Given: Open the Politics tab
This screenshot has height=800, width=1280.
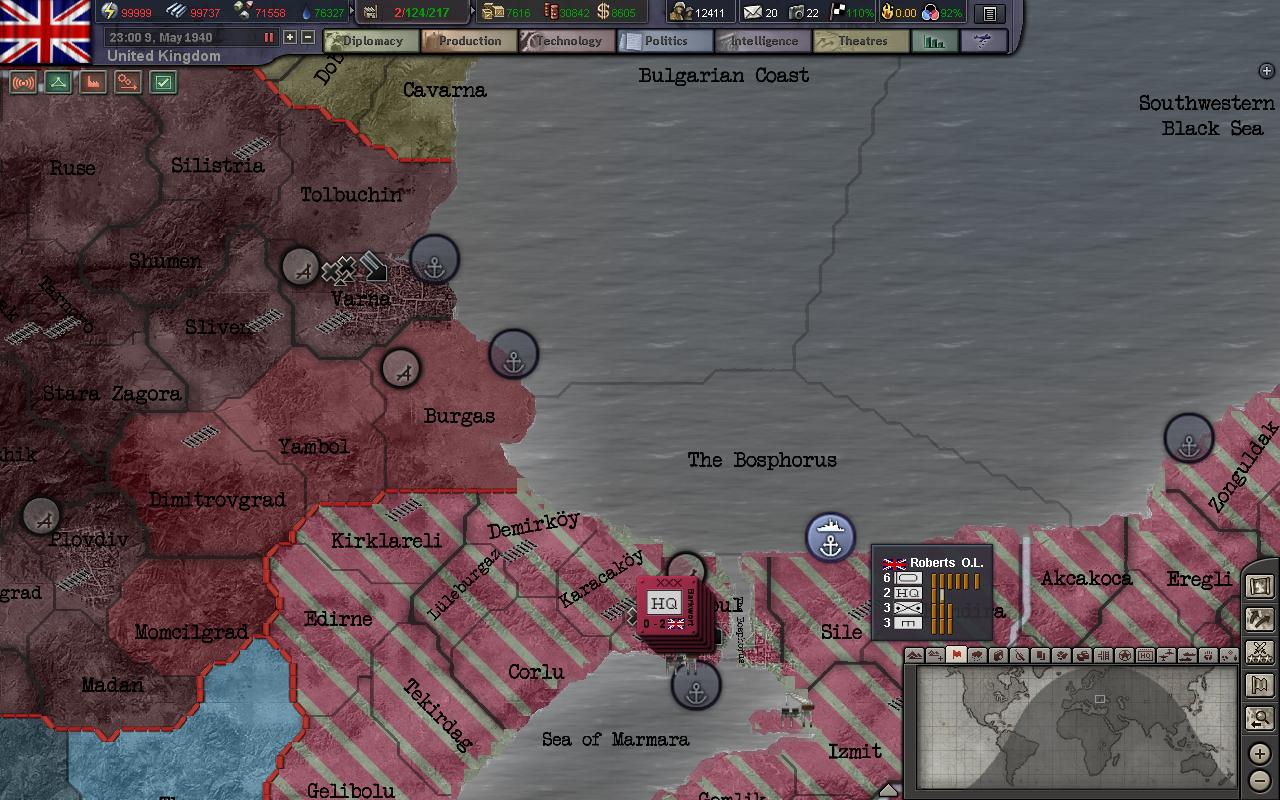Looking at the screenshot, I should (662, 41).
